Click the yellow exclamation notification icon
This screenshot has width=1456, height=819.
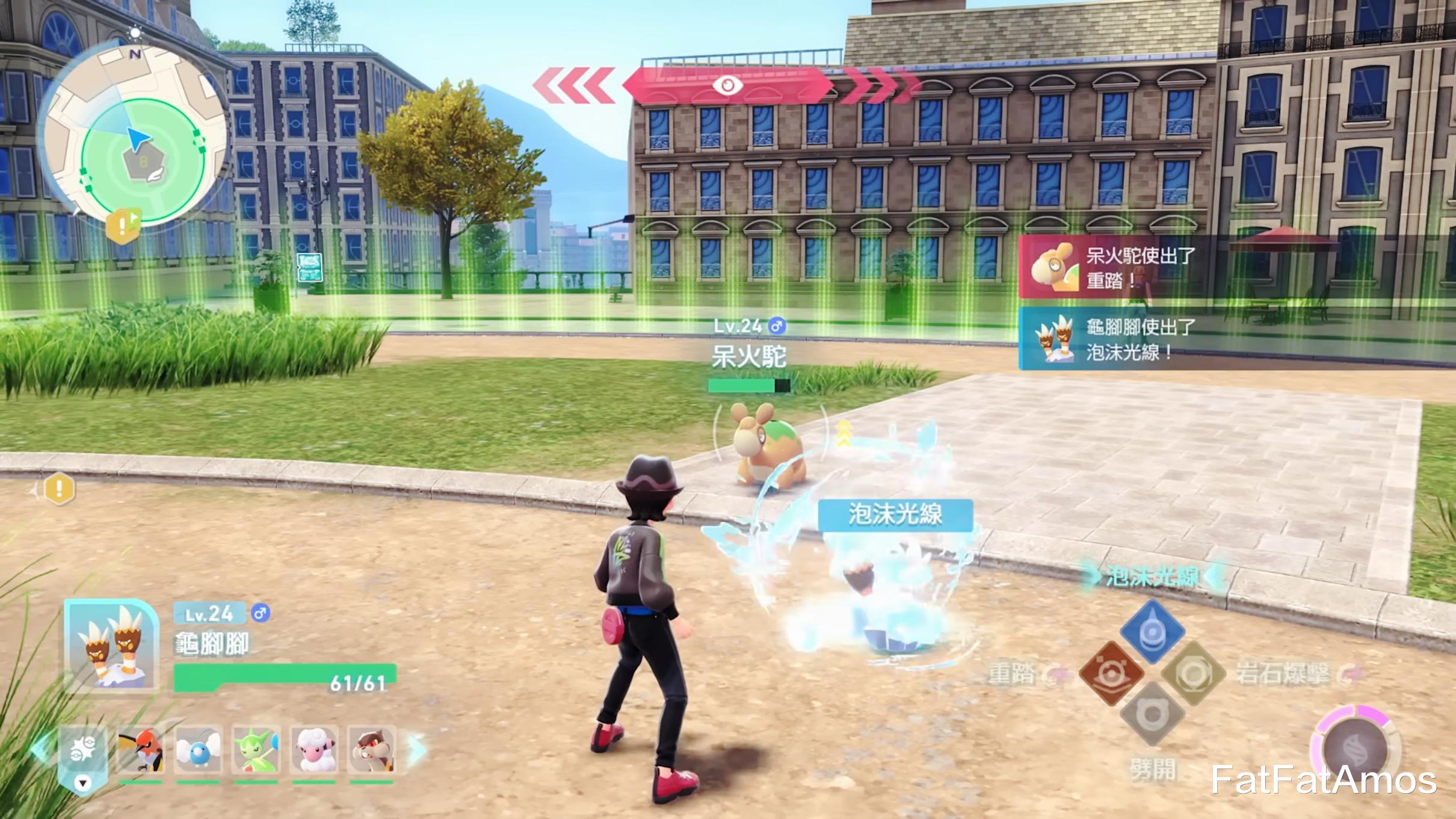pyautogui.click(x=59, y=489)
